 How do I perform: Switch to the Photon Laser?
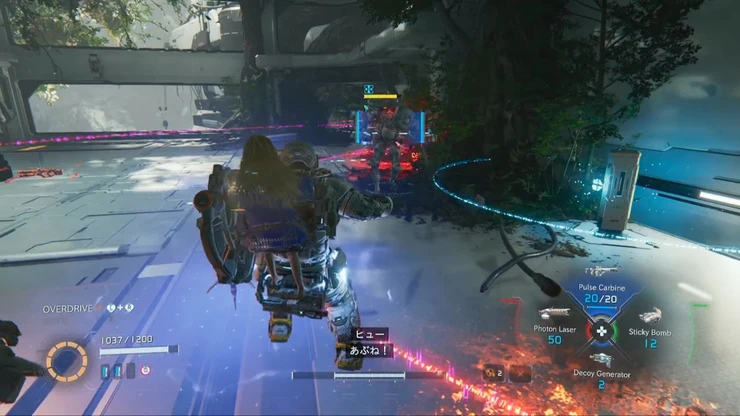click(554, 329)
